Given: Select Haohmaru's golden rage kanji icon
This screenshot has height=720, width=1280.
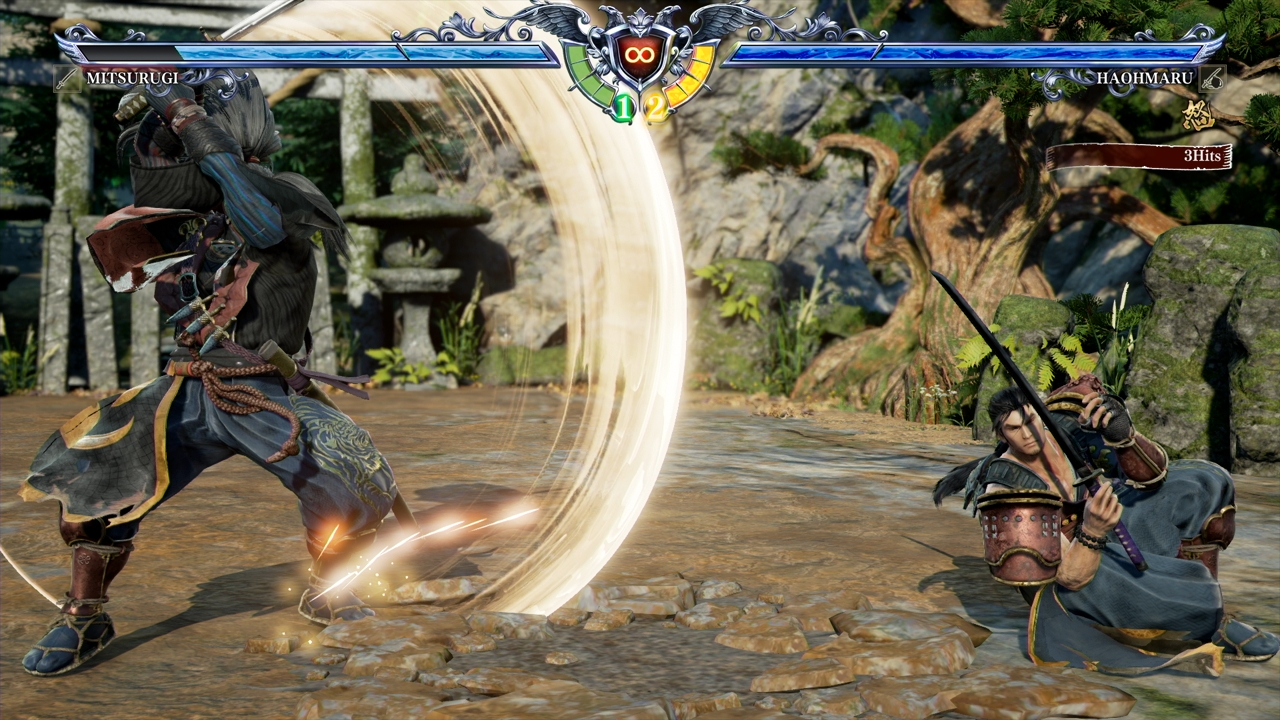Looking at the screenshot, I should (x=1197, y=115).
